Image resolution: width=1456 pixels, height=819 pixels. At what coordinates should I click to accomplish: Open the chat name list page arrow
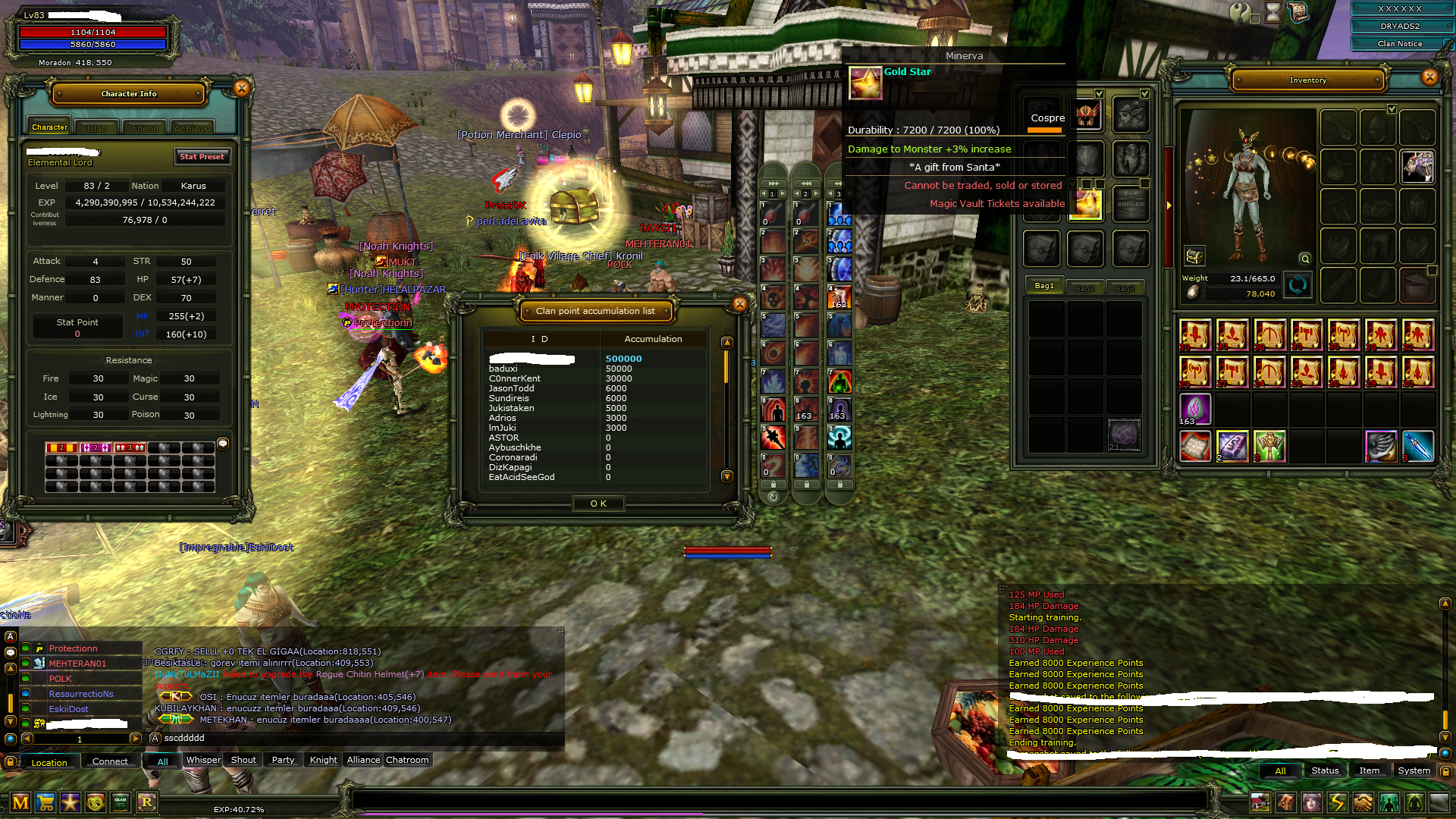[x=135, y=739]
